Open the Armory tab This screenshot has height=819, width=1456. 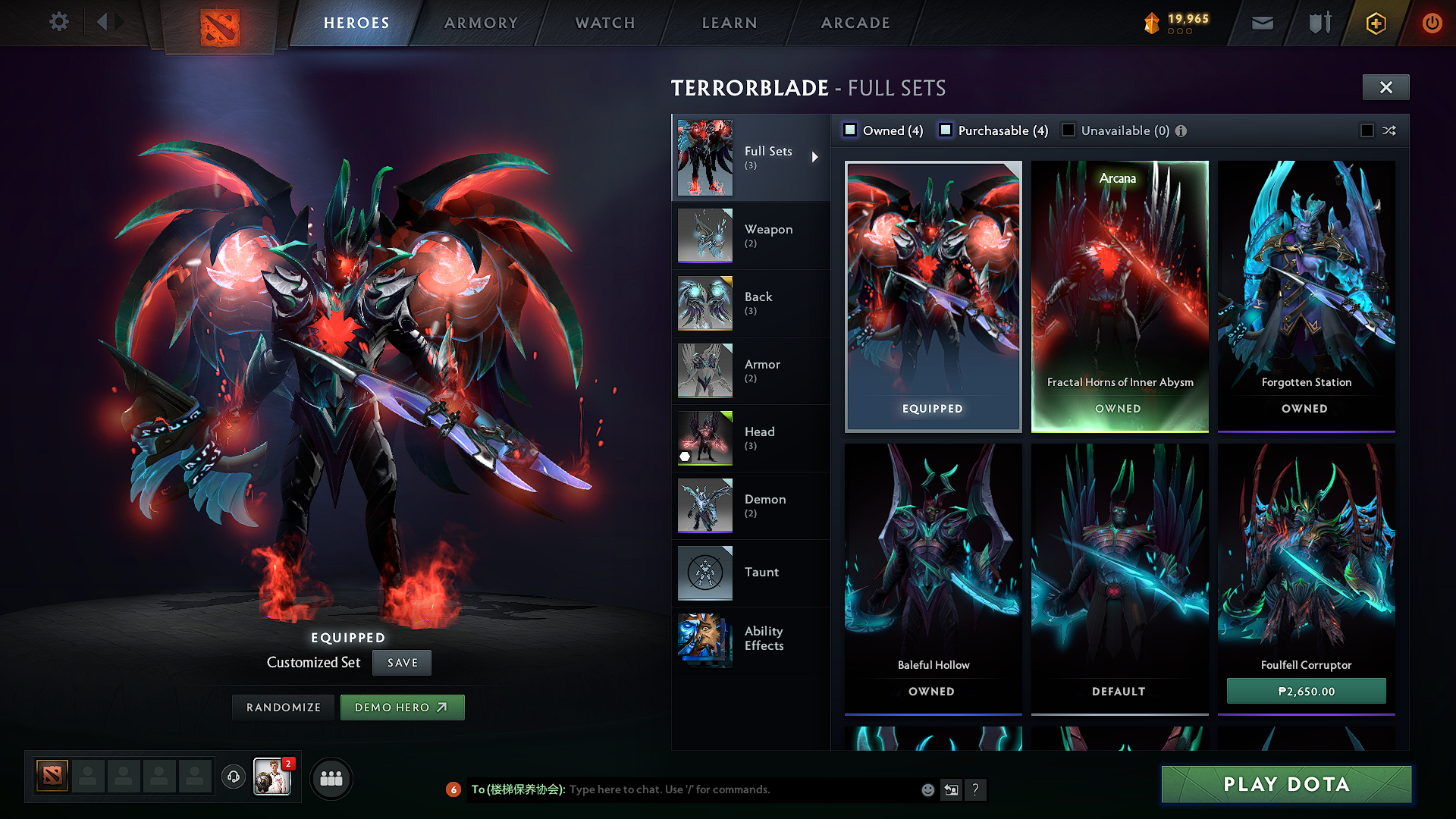[x=481, y=23]
